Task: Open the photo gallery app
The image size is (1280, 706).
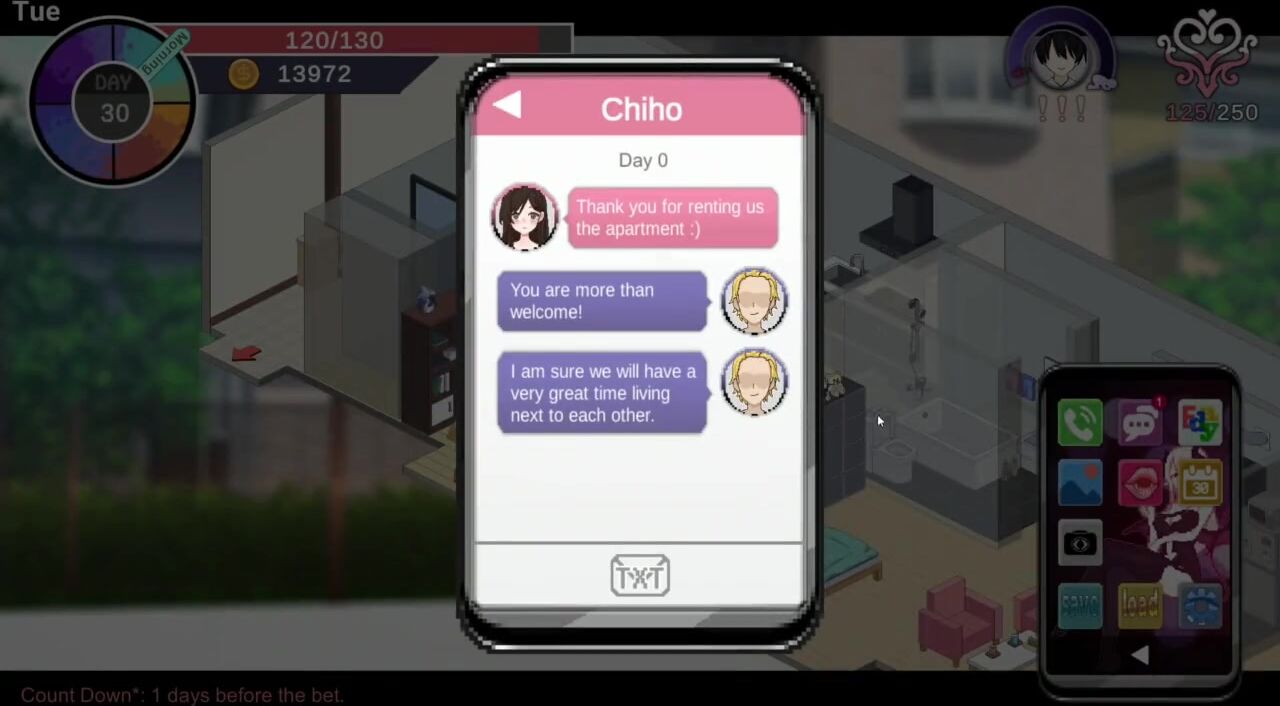Action: 1080,483
